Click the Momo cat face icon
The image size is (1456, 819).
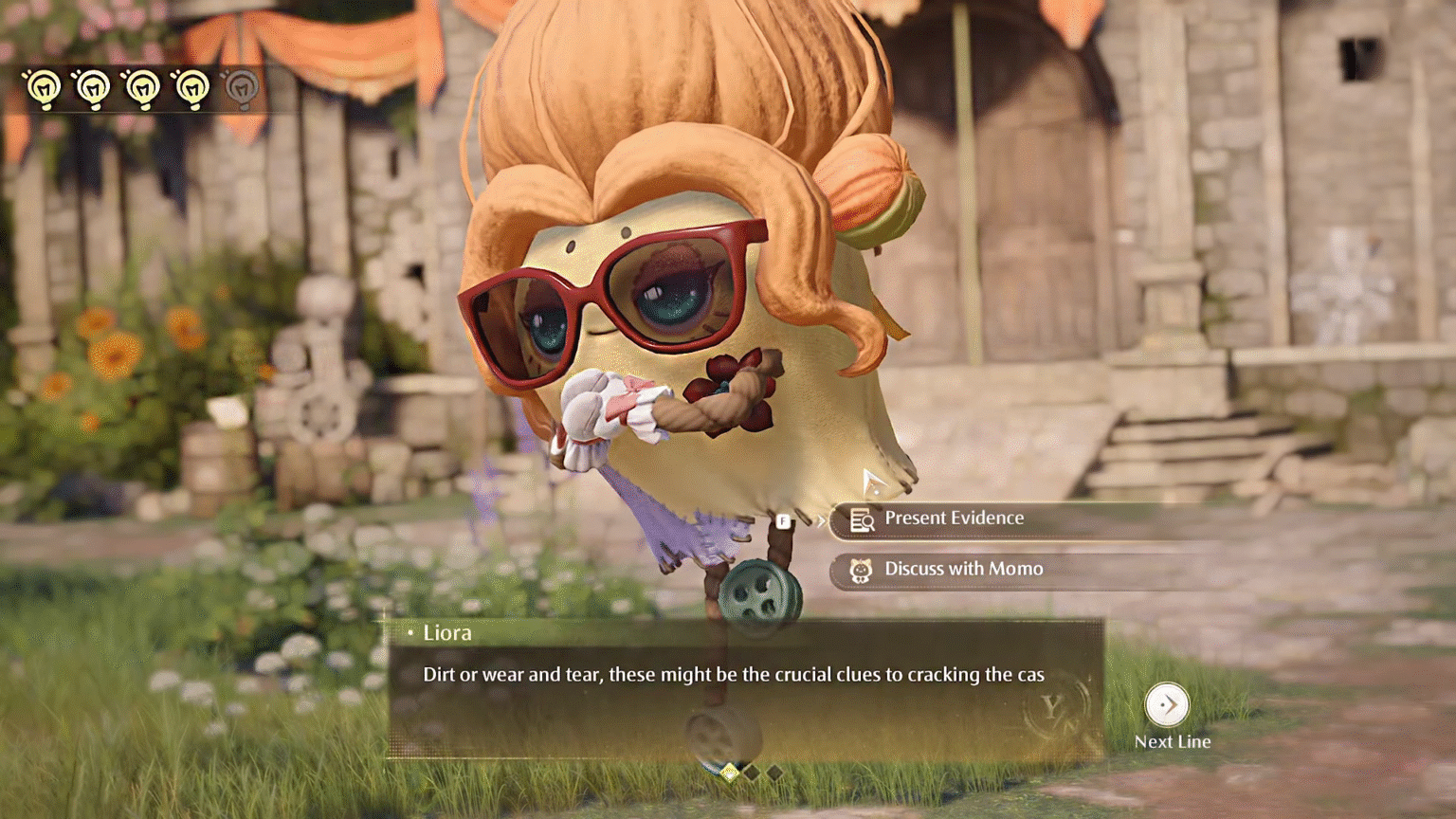click(x=859, y=569)
